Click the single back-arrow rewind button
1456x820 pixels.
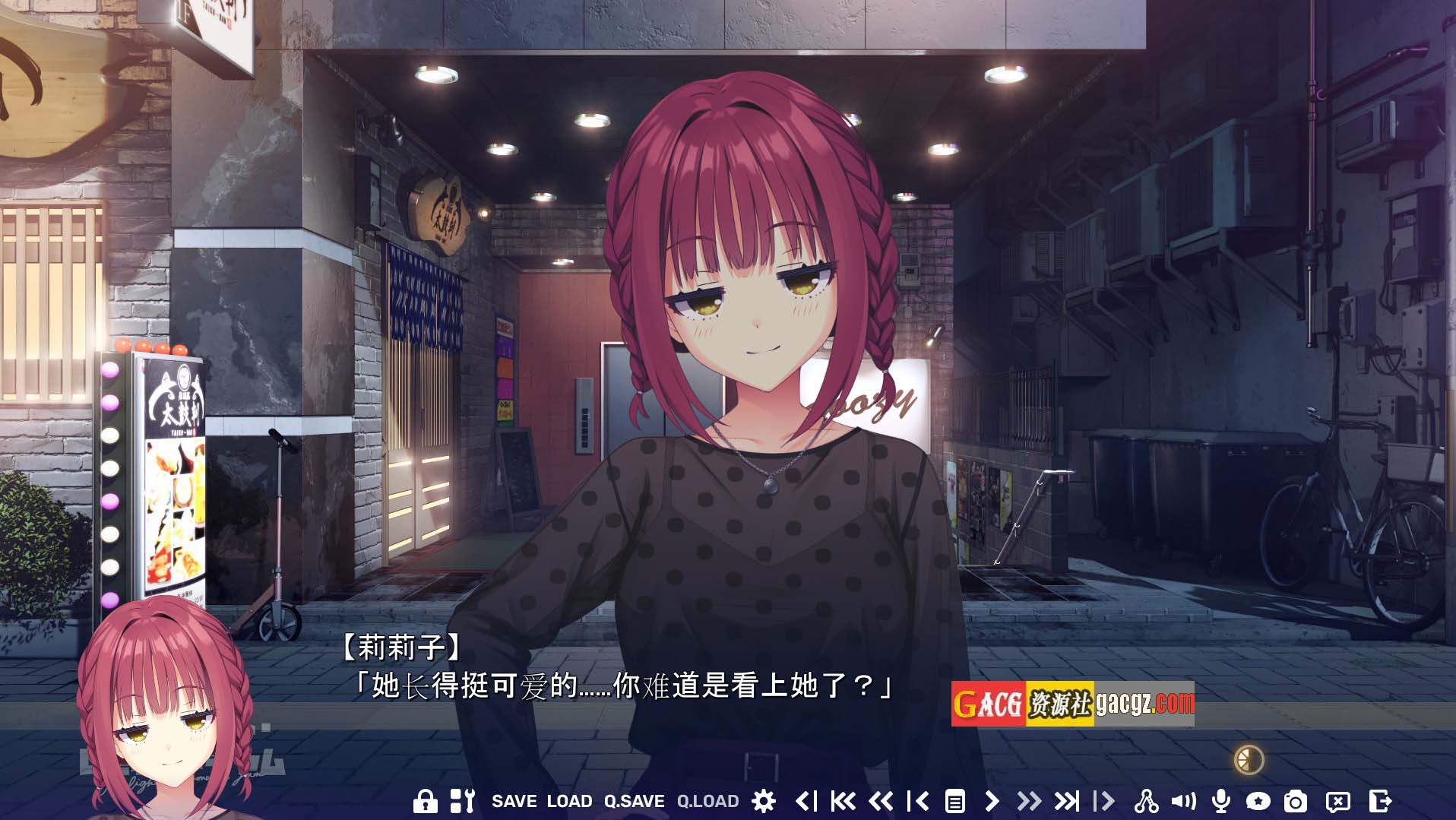pos(918,801)
